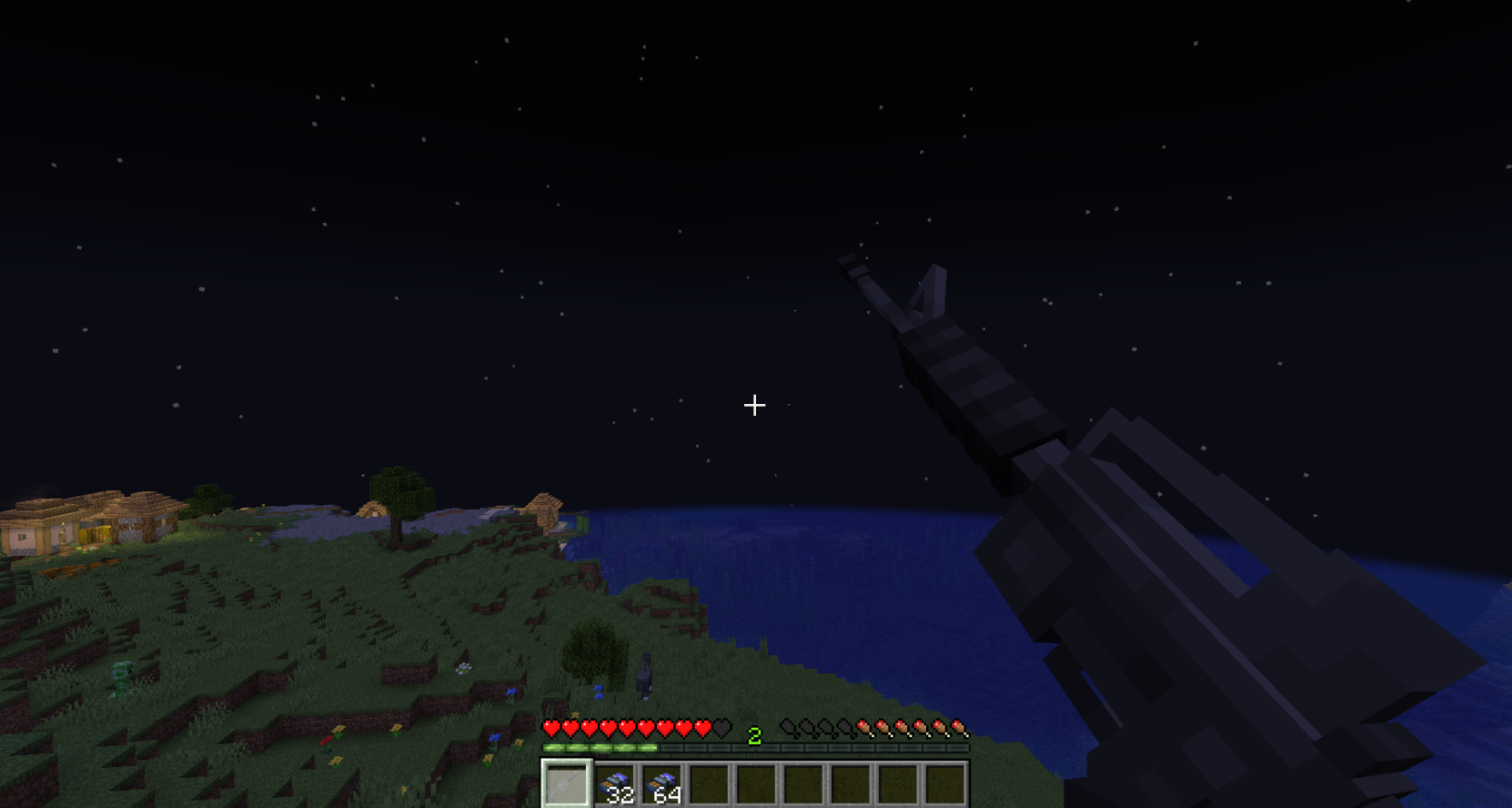Select the trident in the first hotbar slot
Screen dimensions: 1512x808
pos(566,783)
